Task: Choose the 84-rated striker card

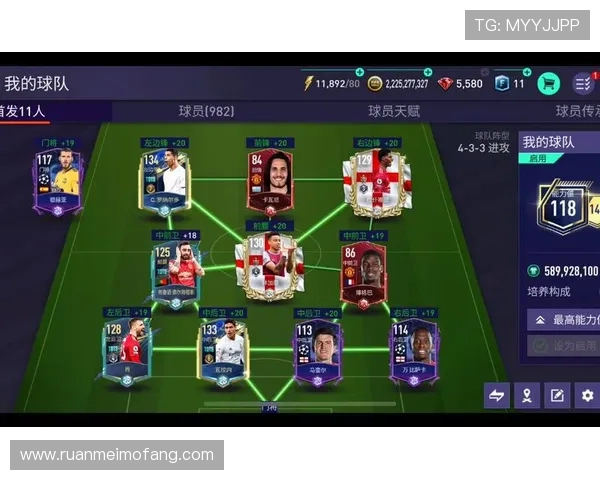Action: [x=269, y=177]
